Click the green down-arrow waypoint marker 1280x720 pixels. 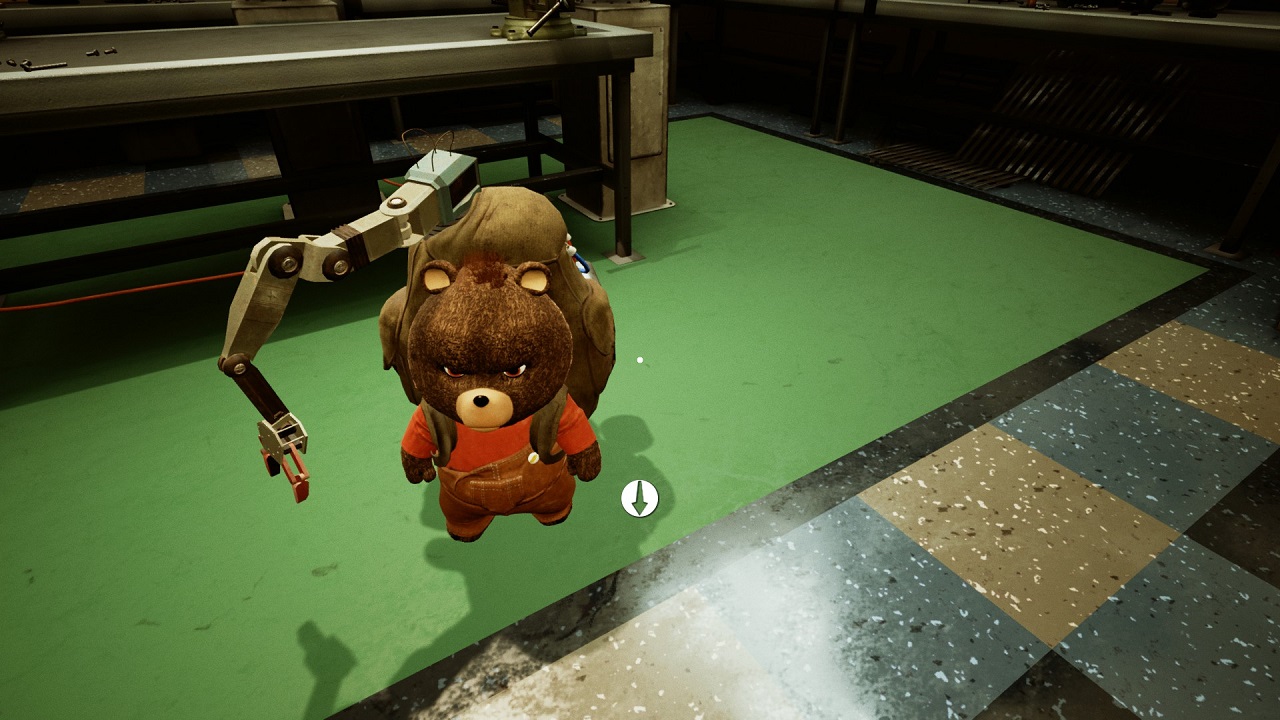click(639, 498)
